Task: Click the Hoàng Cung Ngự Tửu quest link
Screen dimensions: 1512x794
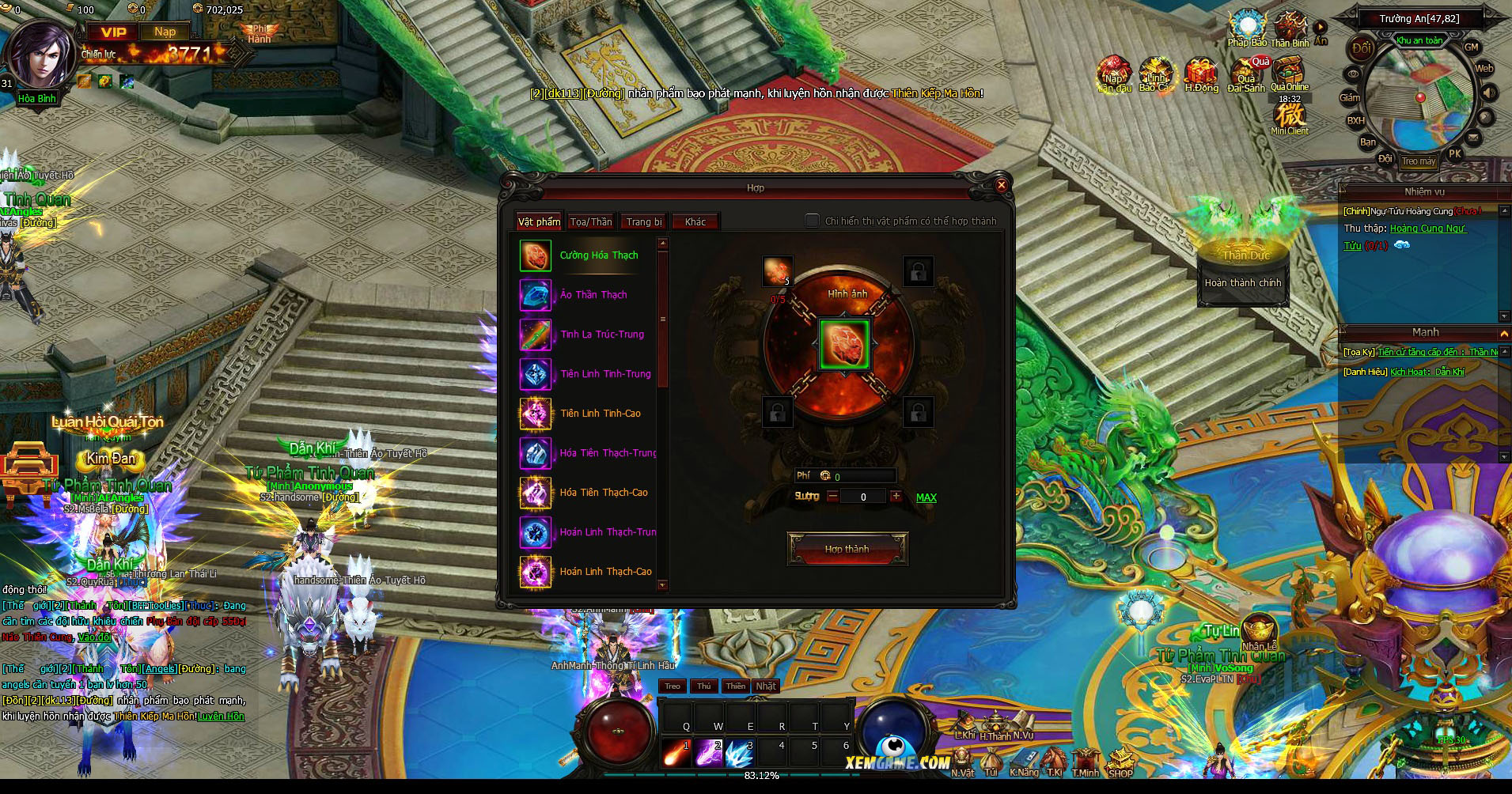Action: (1427, 229)
